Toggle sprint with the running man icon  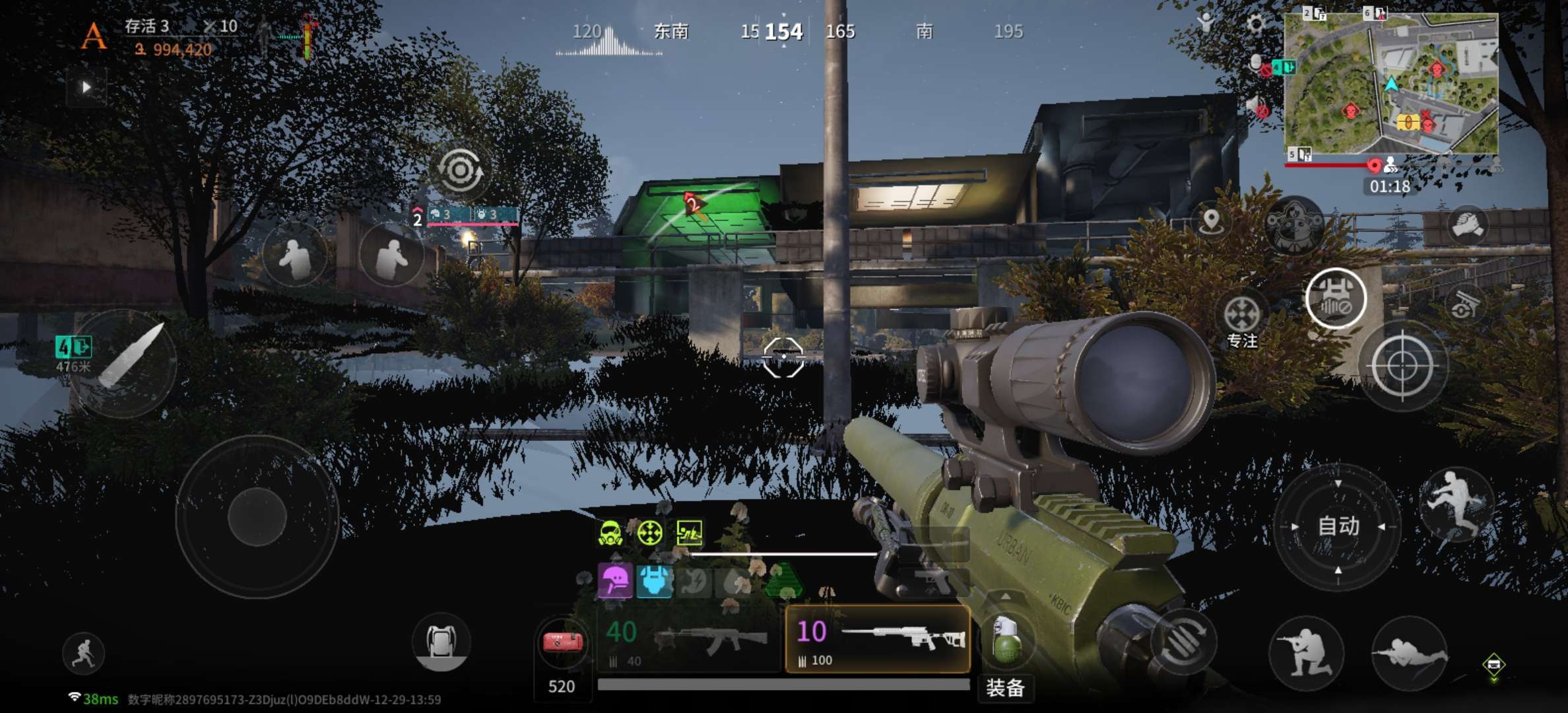click(84, 654)
